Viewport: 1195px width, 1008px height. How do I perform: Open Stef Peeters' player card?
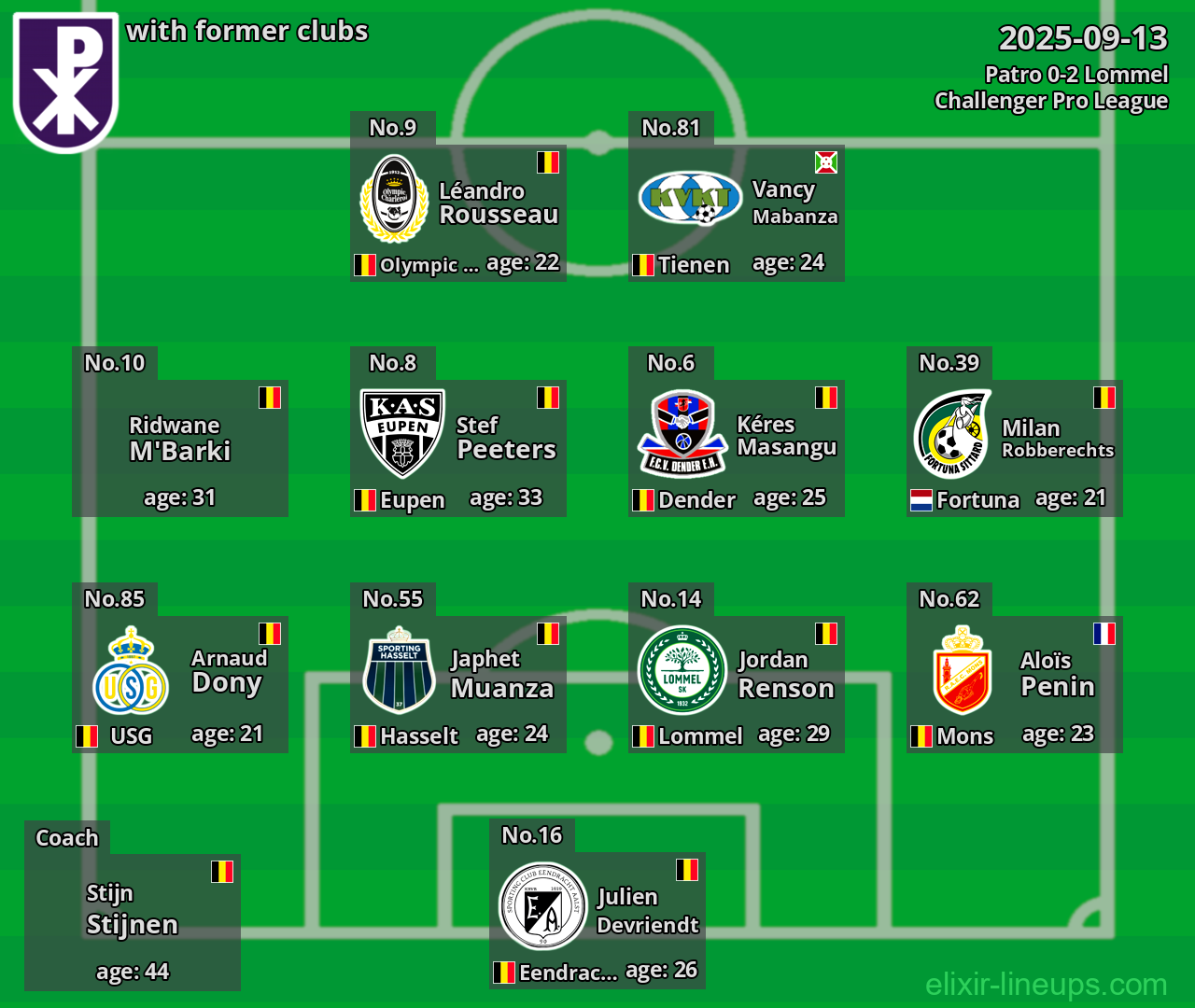(458, 448)
